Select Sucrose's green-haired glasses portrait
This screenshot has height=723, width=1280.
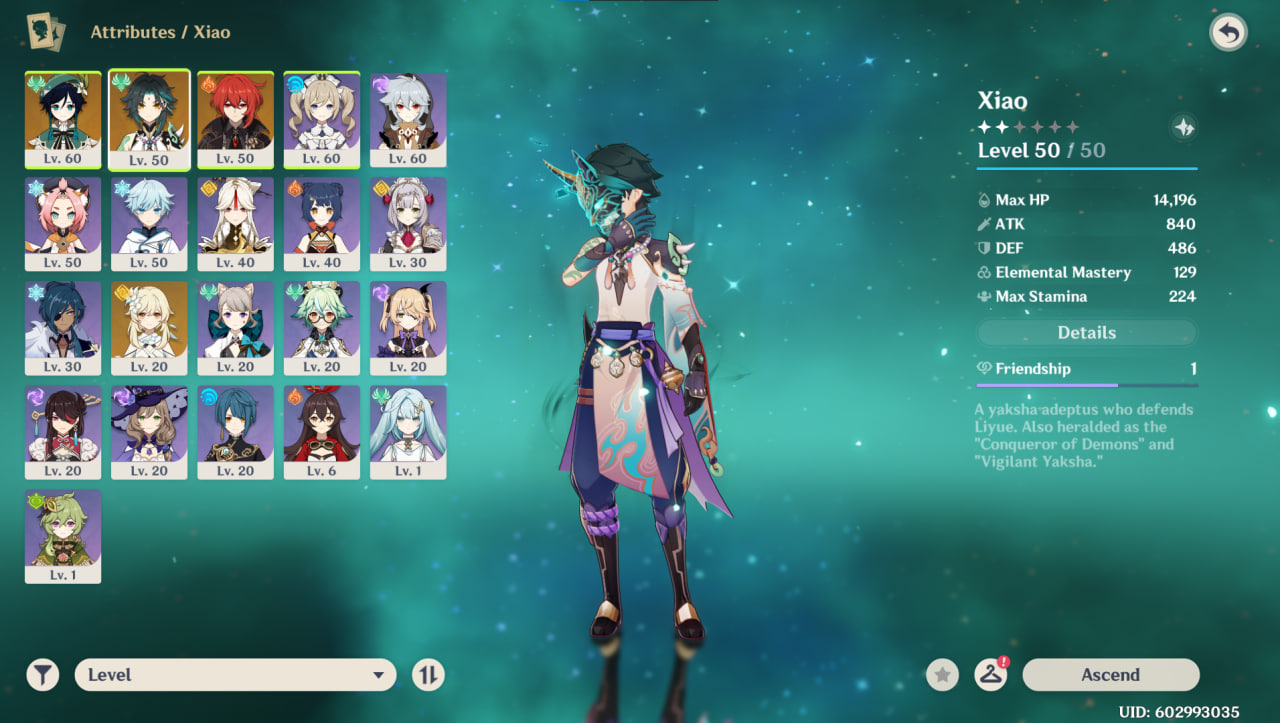point(322,327)
